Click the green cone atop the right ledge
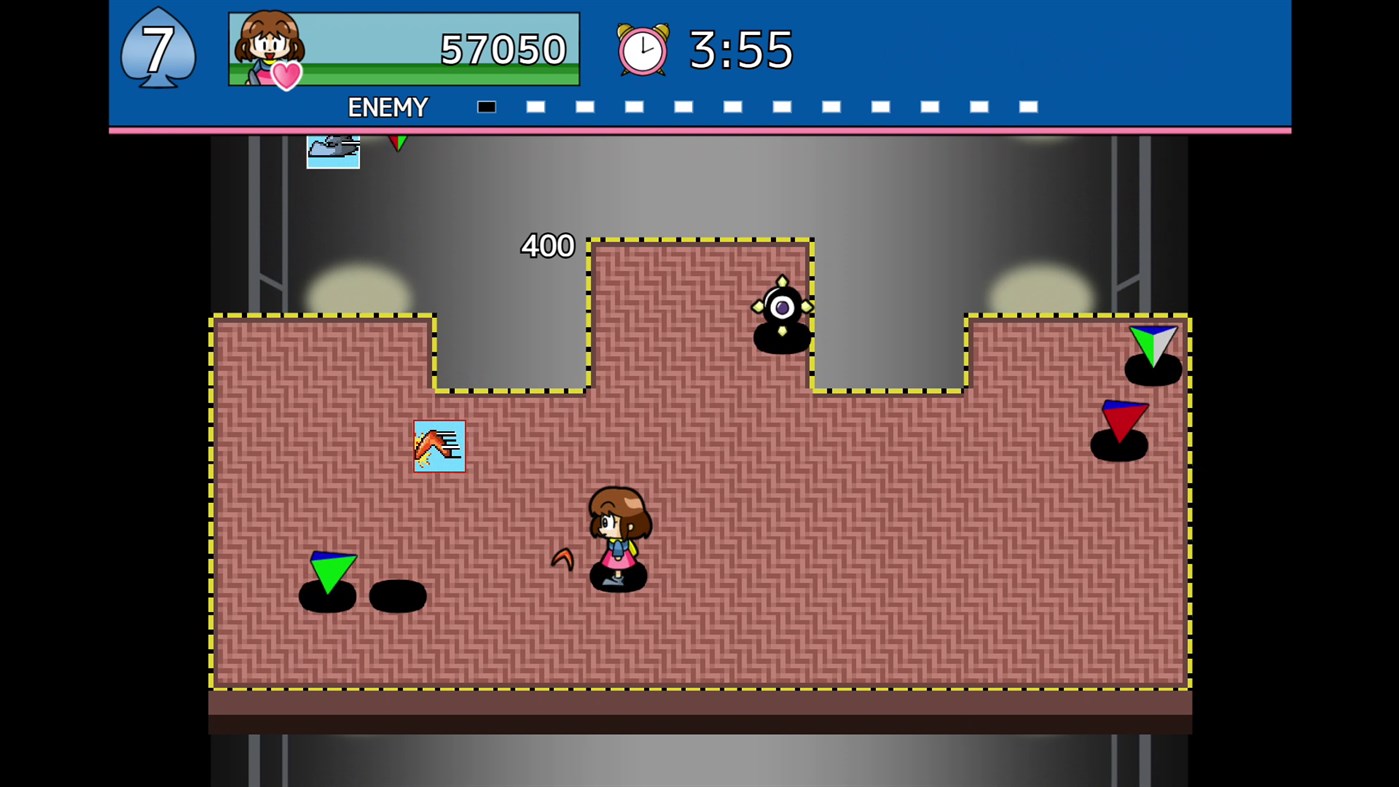 tap(1152, 347)
